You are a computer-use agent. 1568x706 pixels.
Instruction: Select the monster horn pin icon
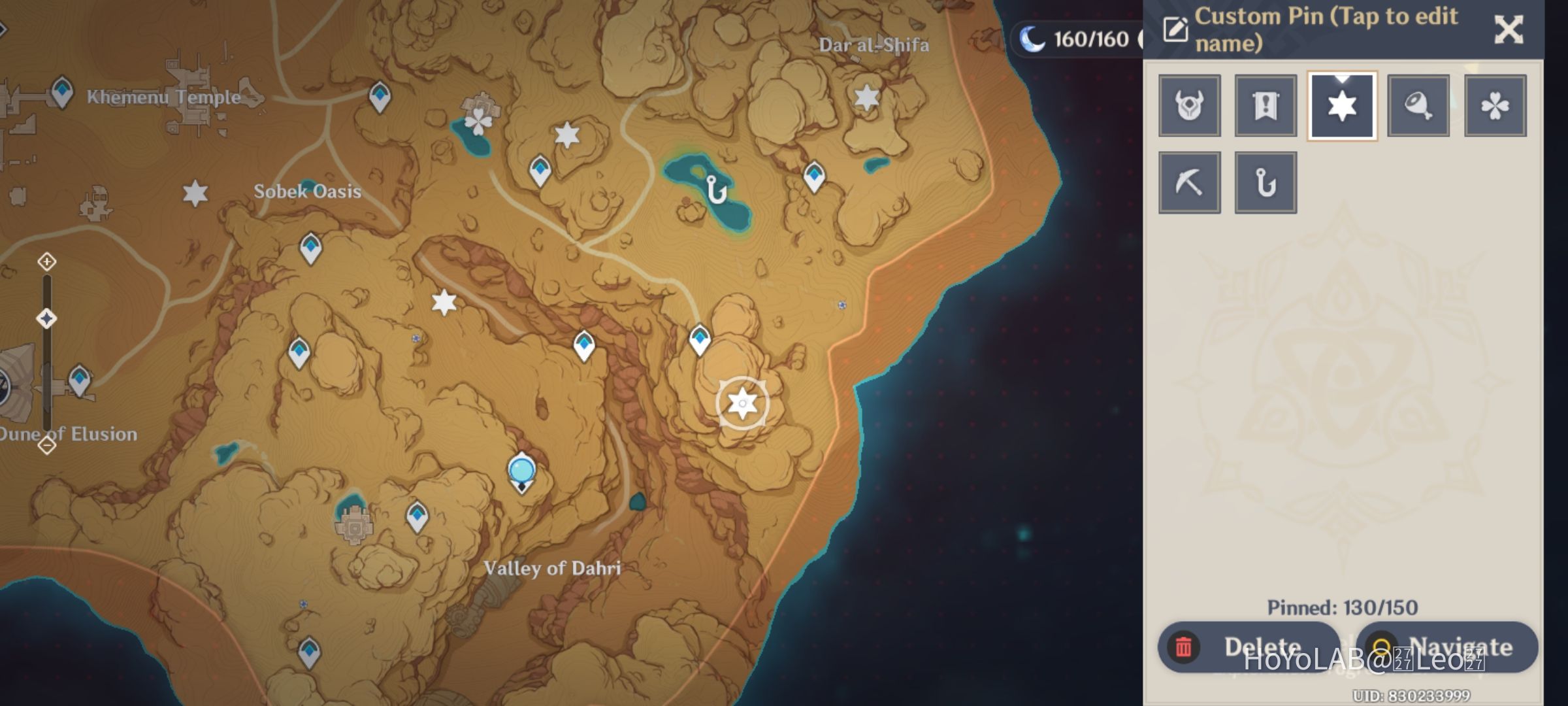click(x=1189, y=105)
